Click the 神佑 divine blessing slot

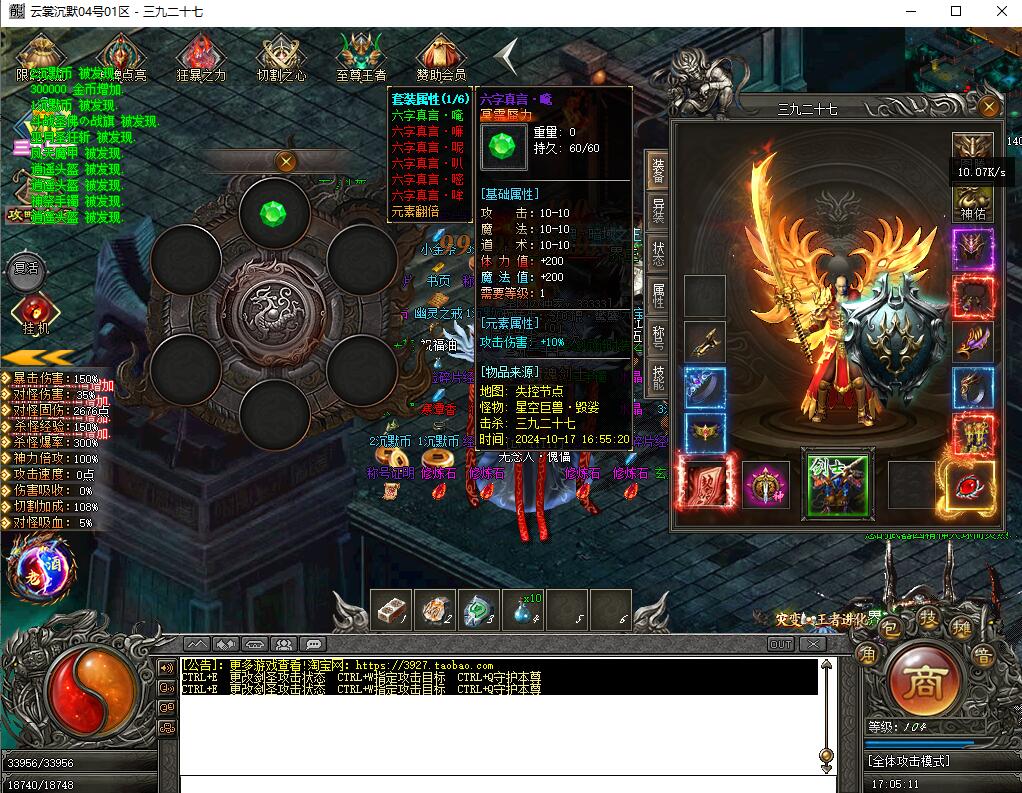tap(972, 198)
